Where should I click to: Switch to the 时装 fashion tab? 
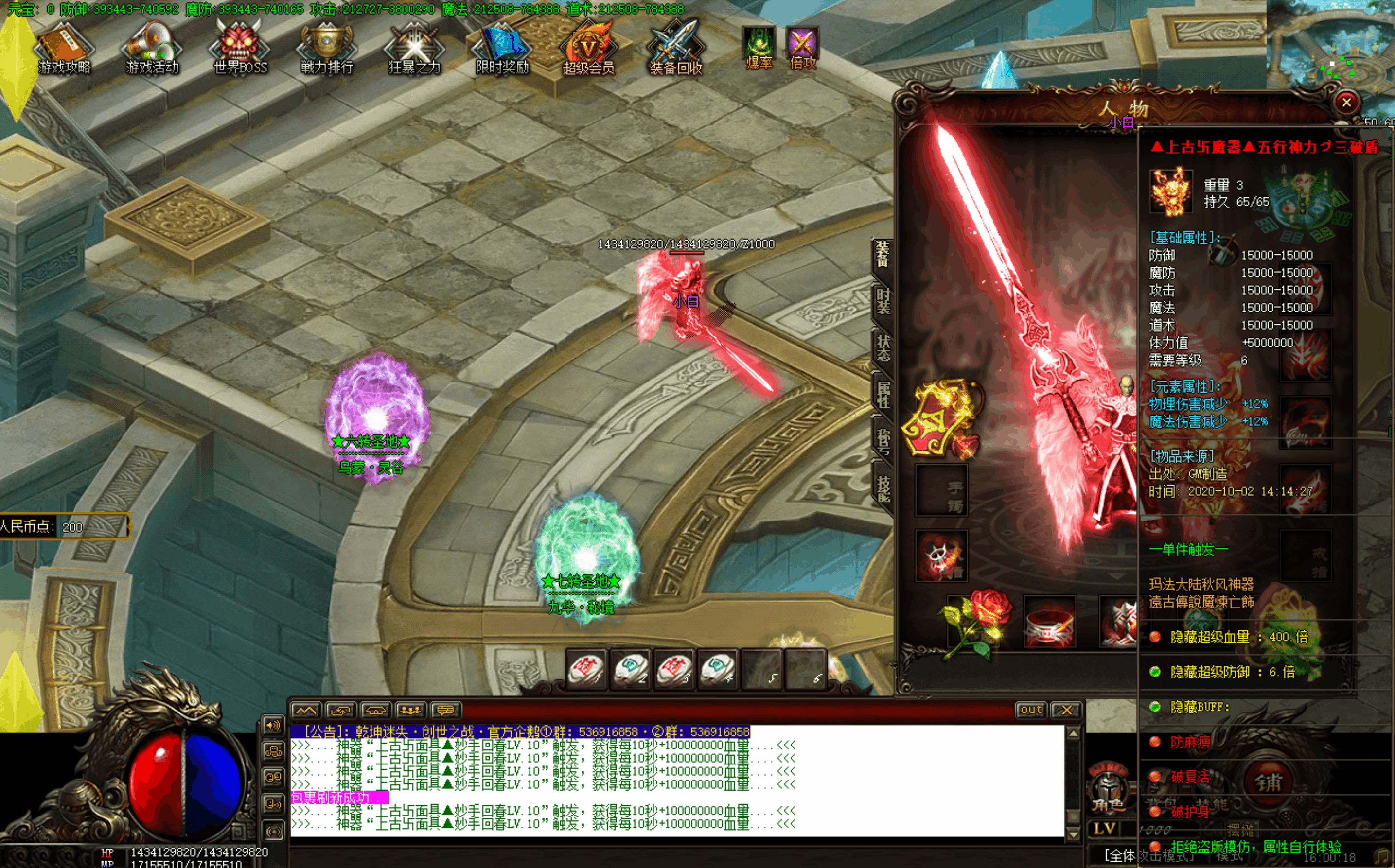point(883,301)
